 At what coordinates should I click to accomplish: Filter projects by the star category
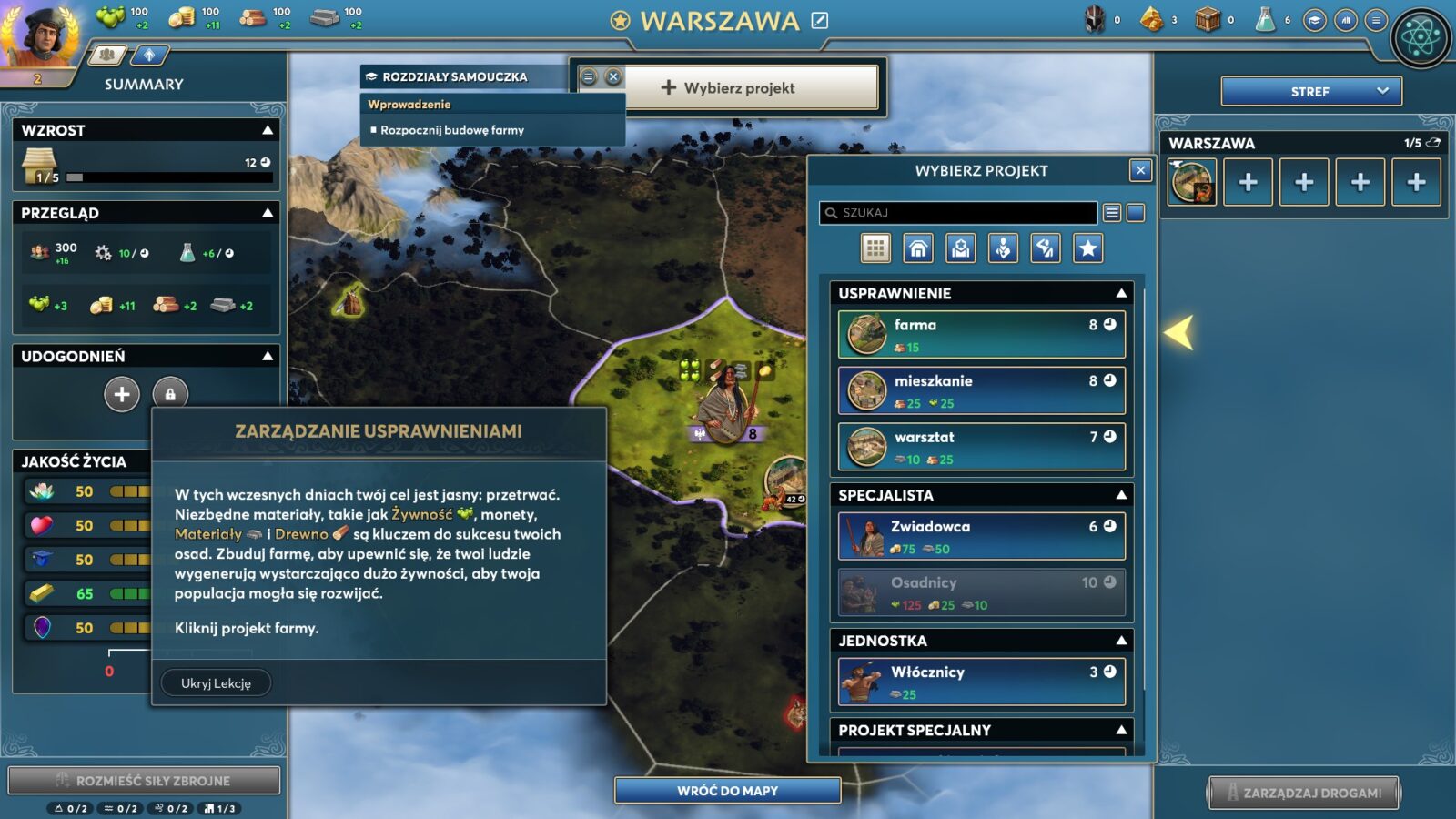[1088, 248]
